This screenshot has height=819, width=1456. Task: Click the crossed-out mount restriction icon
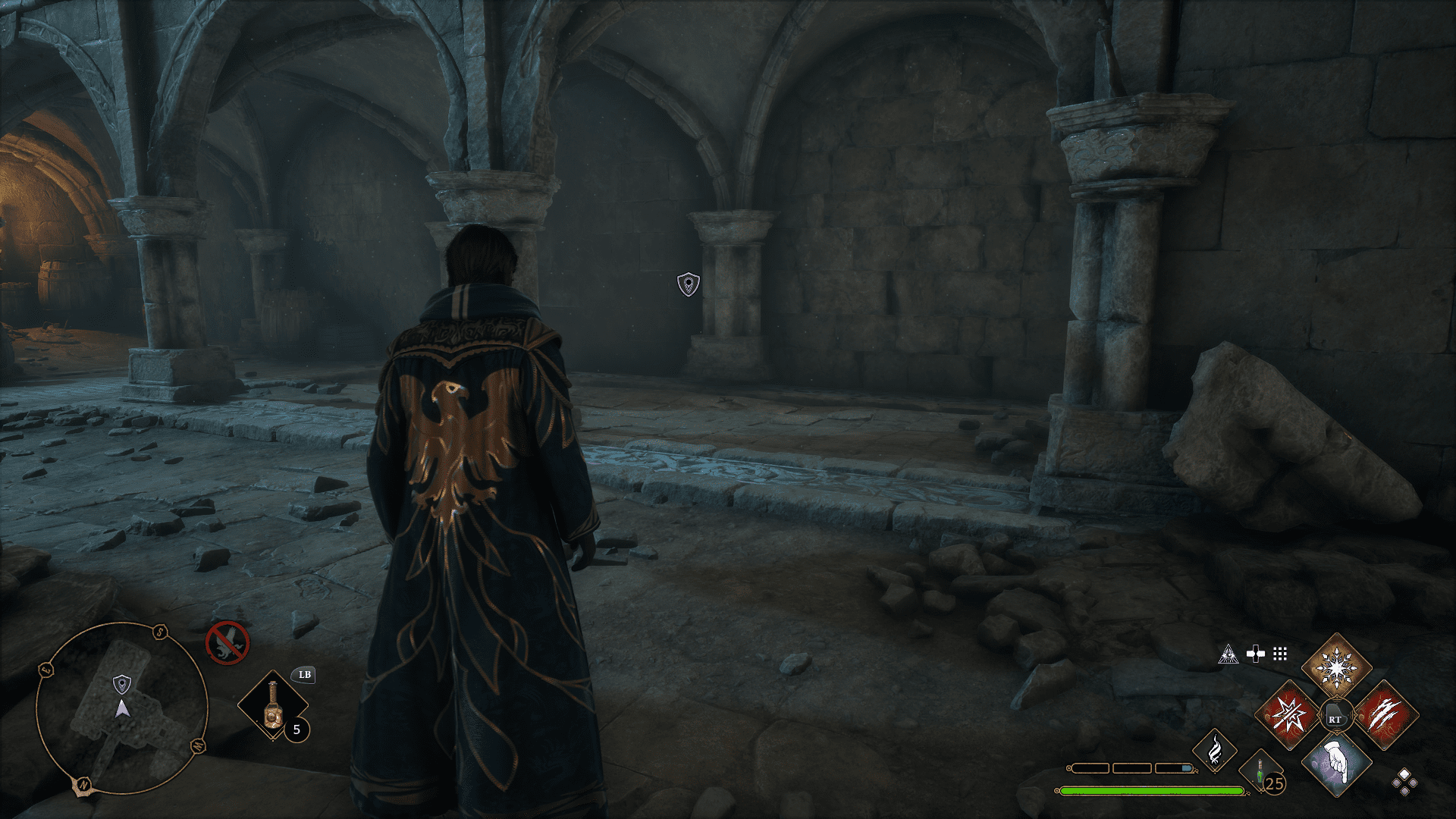pos(228,643)
